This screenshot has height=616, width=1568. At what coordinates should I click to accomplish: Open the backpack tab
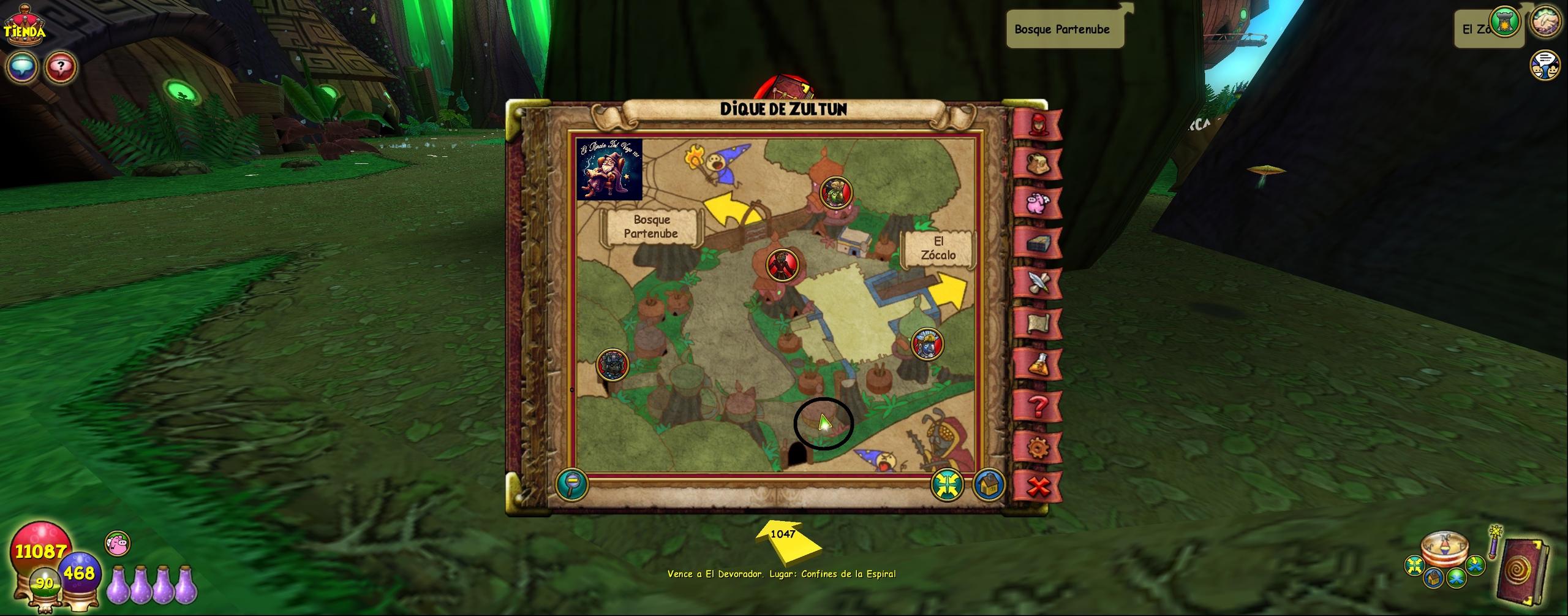pos(1038,164)
